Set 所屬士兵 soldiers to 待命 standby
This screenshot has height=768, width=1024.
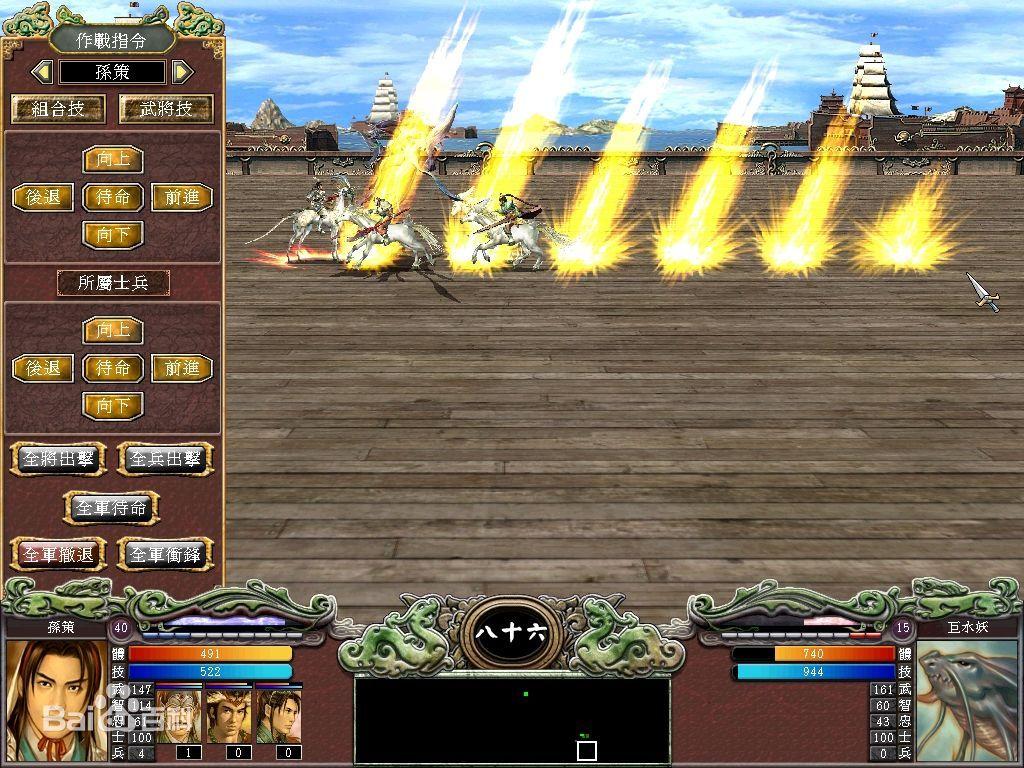113,368
